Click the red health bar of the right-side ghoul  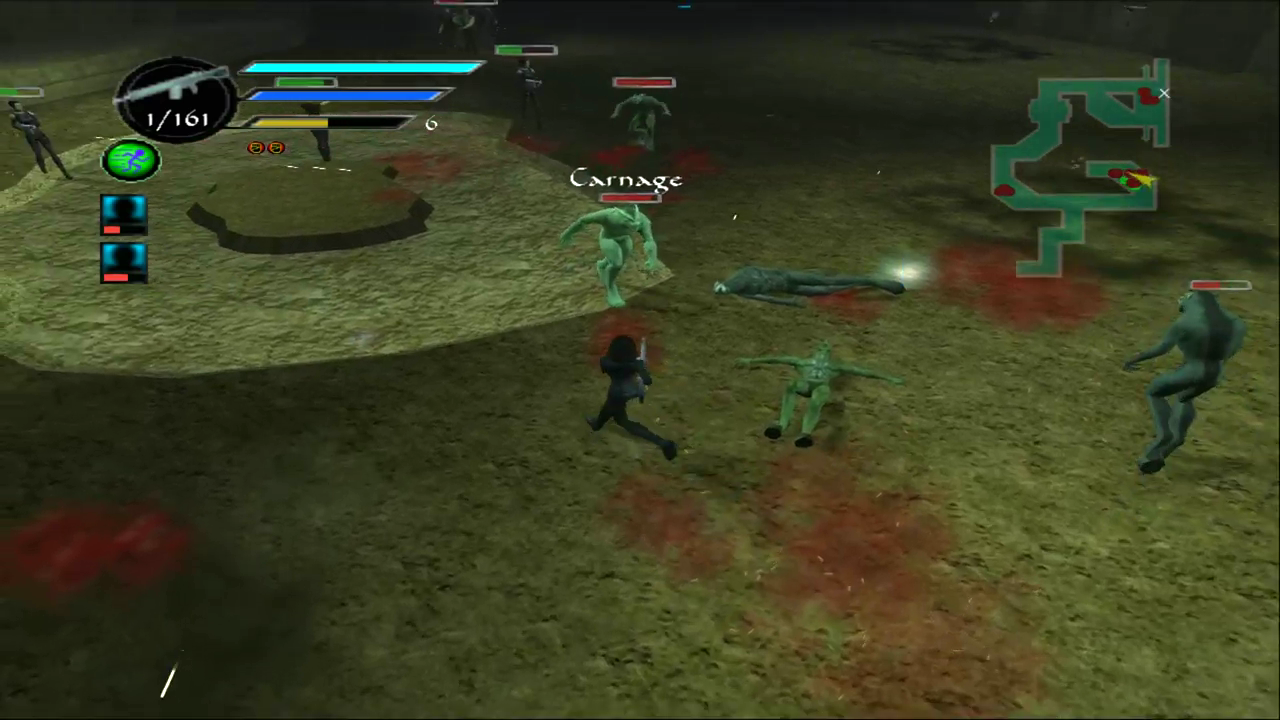coord(1219,287)
